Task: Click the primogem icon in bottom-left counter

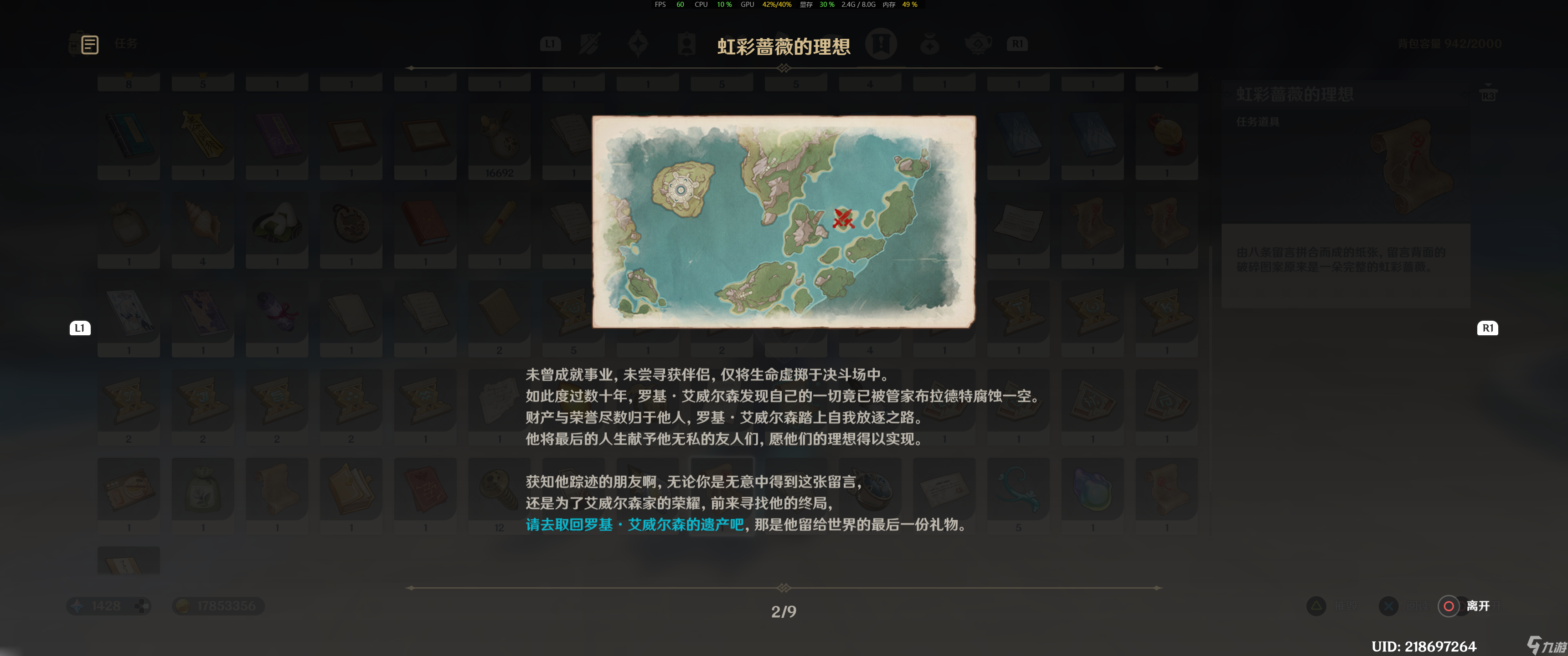Action: coord(78,605)
